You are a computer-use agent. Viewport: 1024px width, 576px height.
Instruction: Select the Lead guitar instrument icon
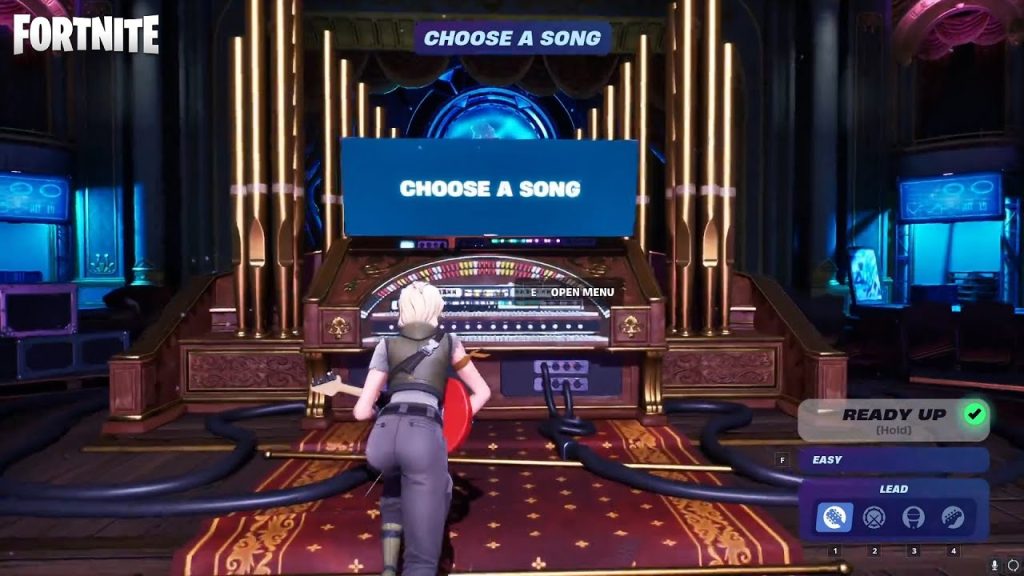click(834, 517)
